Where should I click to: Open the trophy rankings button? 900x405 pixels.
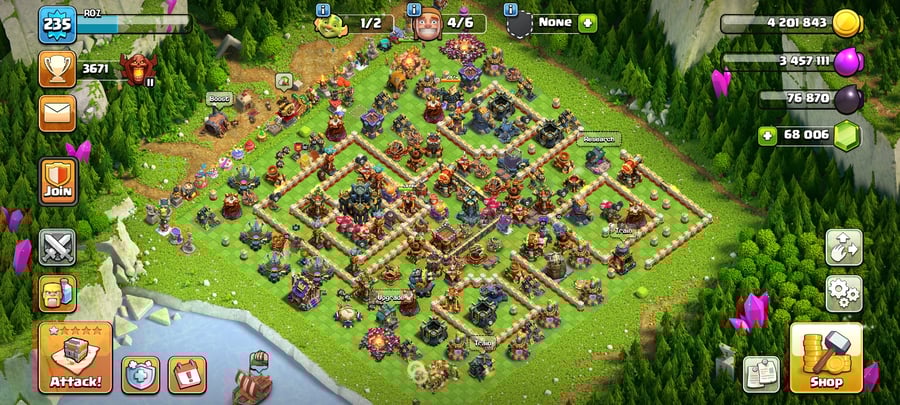[57, 68]
